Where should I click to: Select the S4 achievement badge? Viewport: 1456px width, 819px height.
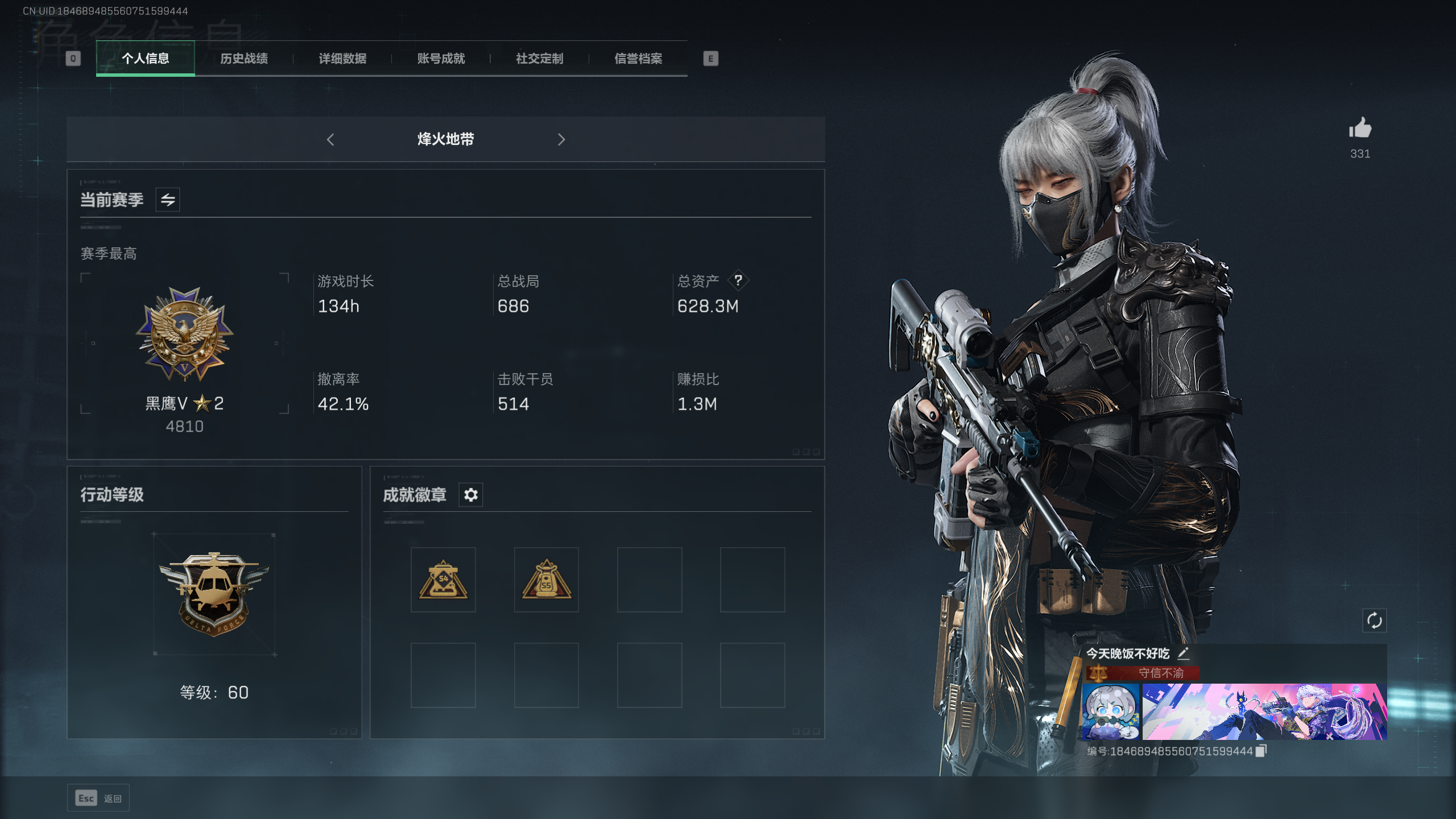click(x=443, y=580)
